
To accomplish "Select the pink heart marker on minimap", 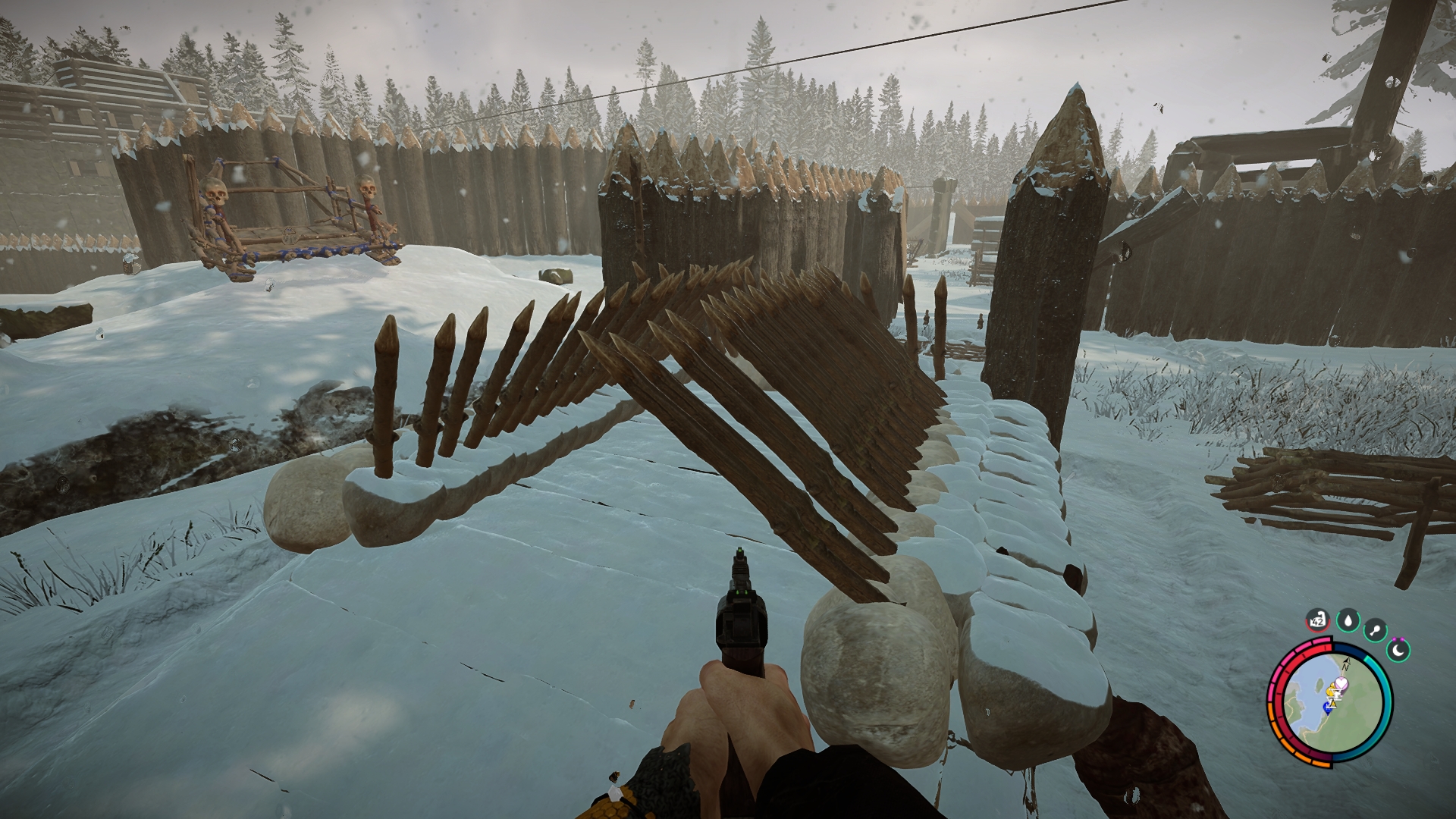I will (1341, 683).
